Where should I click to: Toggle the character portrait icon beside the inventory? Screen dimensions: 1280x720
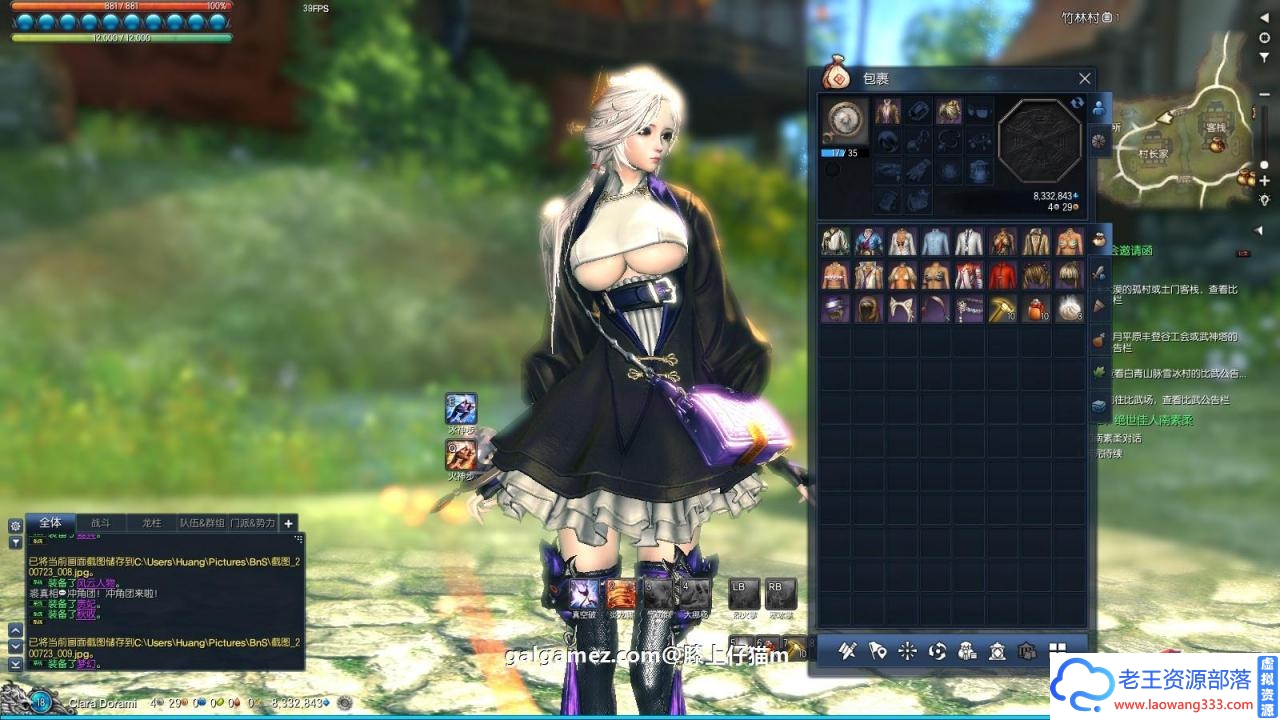1098,108
